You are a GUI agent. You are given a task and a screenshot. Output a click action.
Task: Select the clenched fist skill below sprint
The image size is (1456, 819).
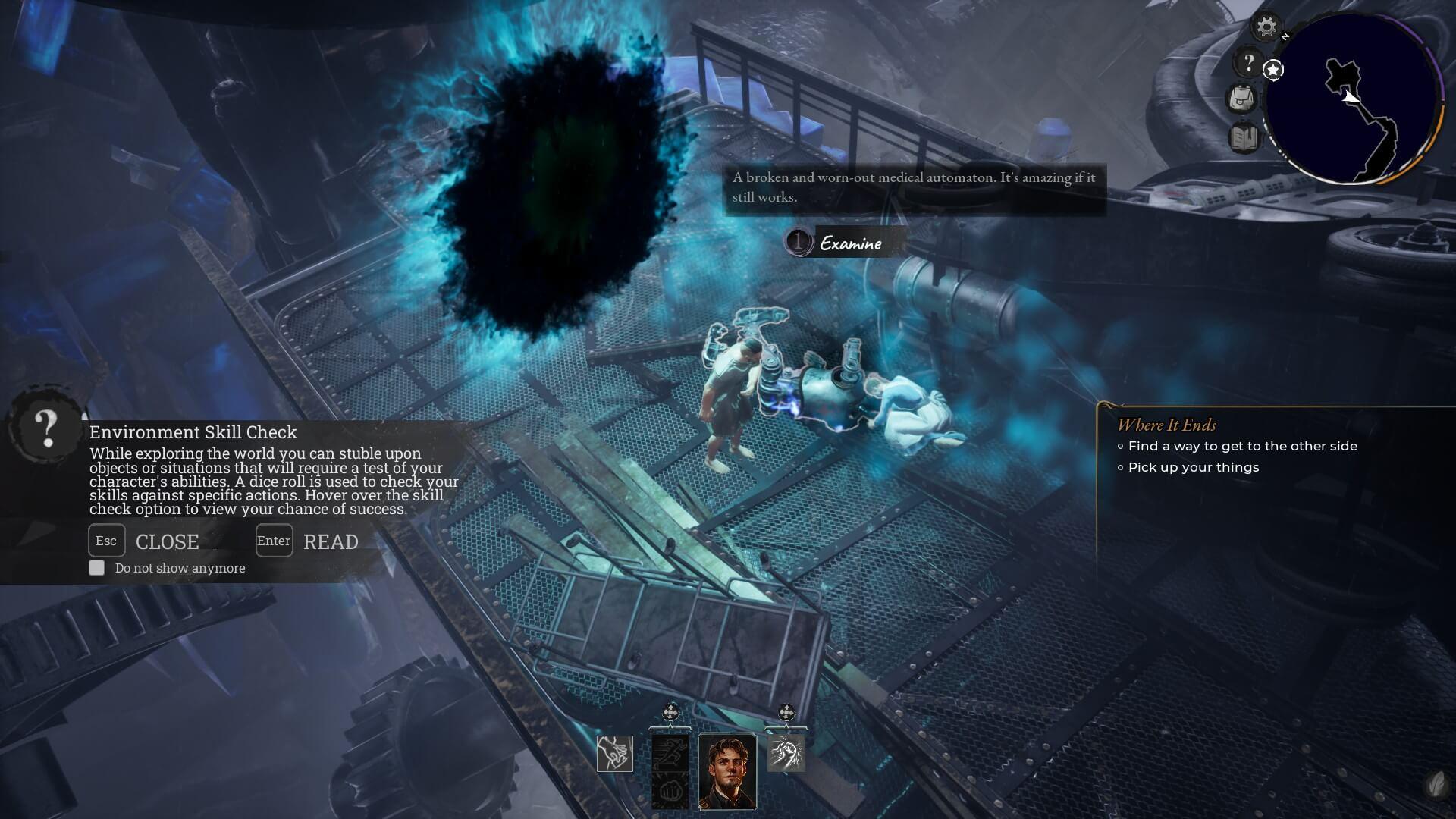click(670, 791)
